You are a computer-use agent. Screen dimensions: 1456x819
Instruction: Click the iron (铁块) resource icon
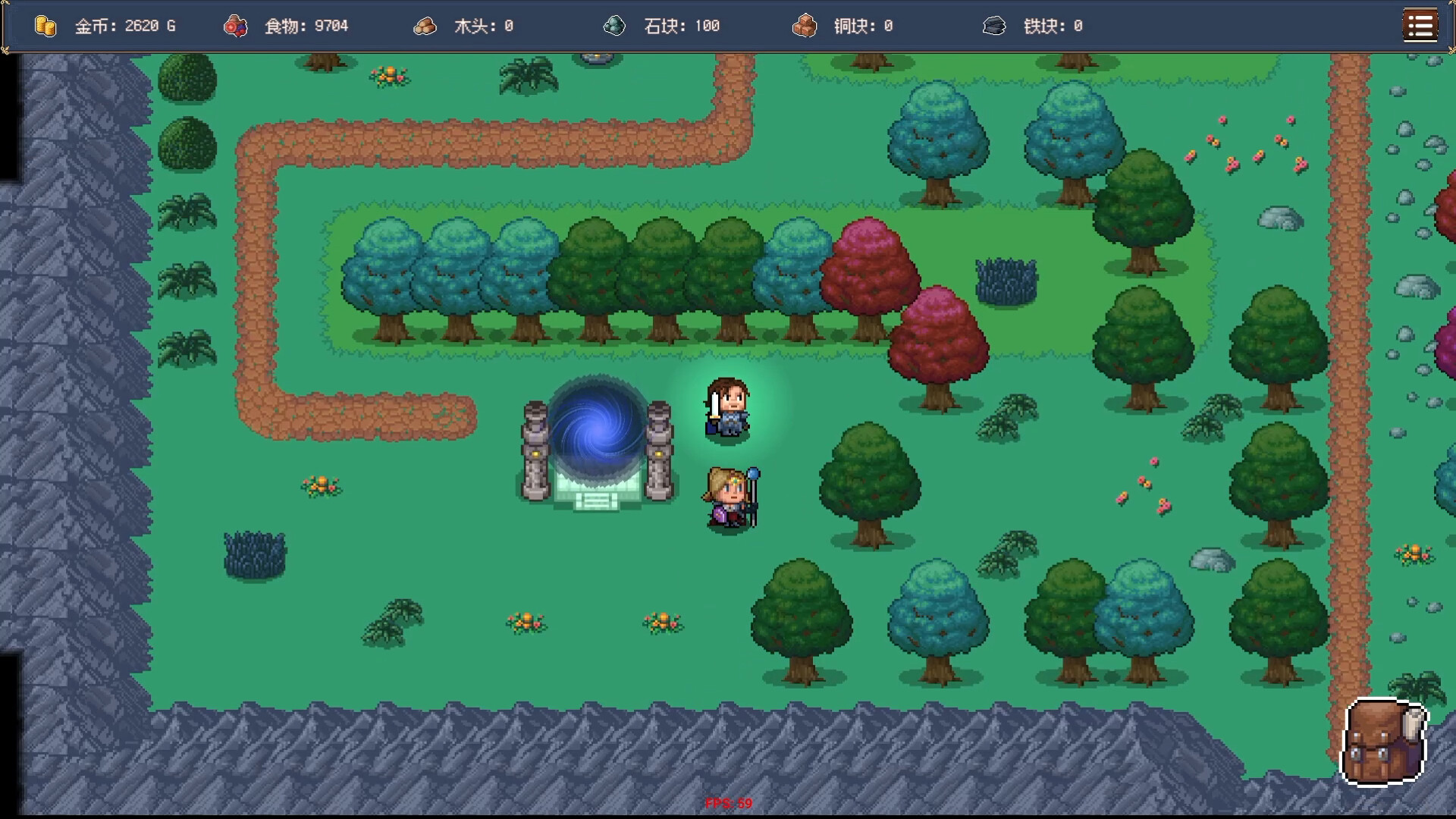pyautogui.click(x=996, y=26)
